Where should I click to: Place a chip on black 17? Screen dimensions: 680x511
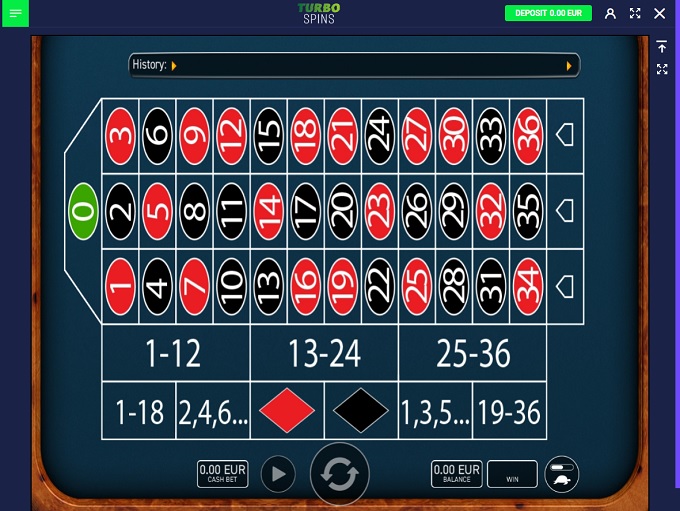pyautogui.click(x=305, y=211)
